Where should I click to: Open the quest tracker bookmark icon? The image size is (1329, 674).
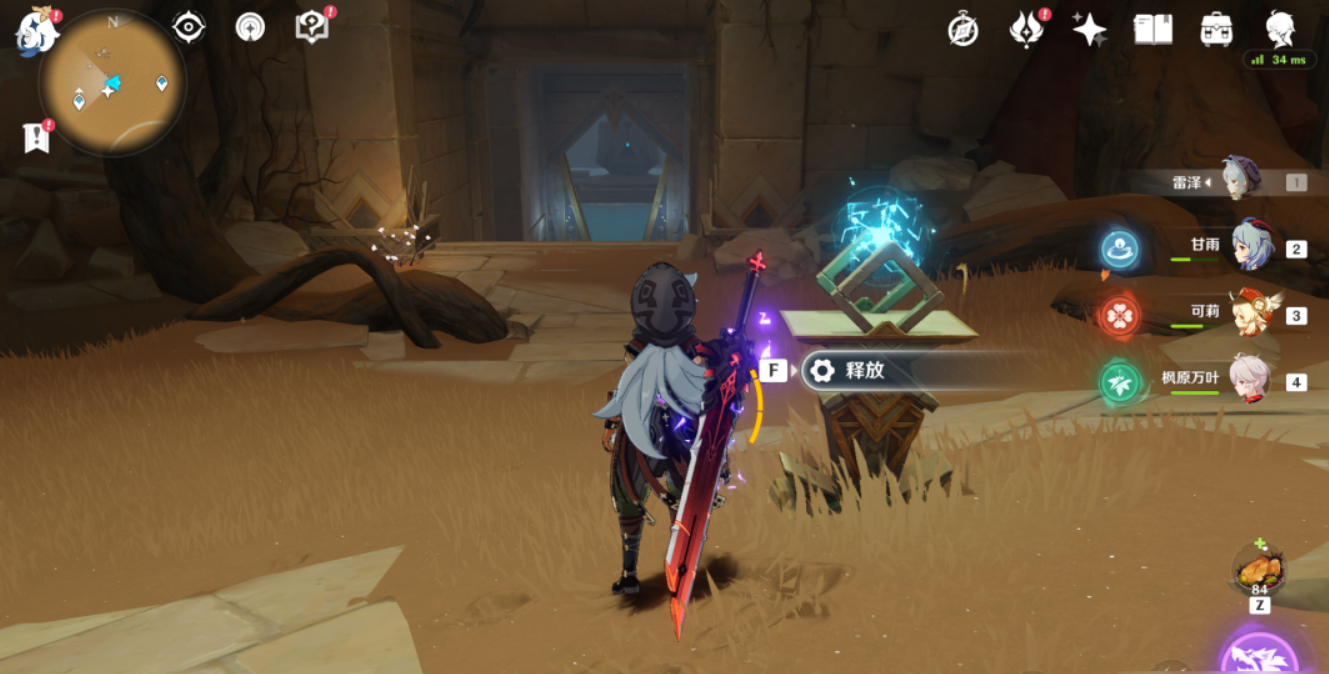click(x=36, y=137)
